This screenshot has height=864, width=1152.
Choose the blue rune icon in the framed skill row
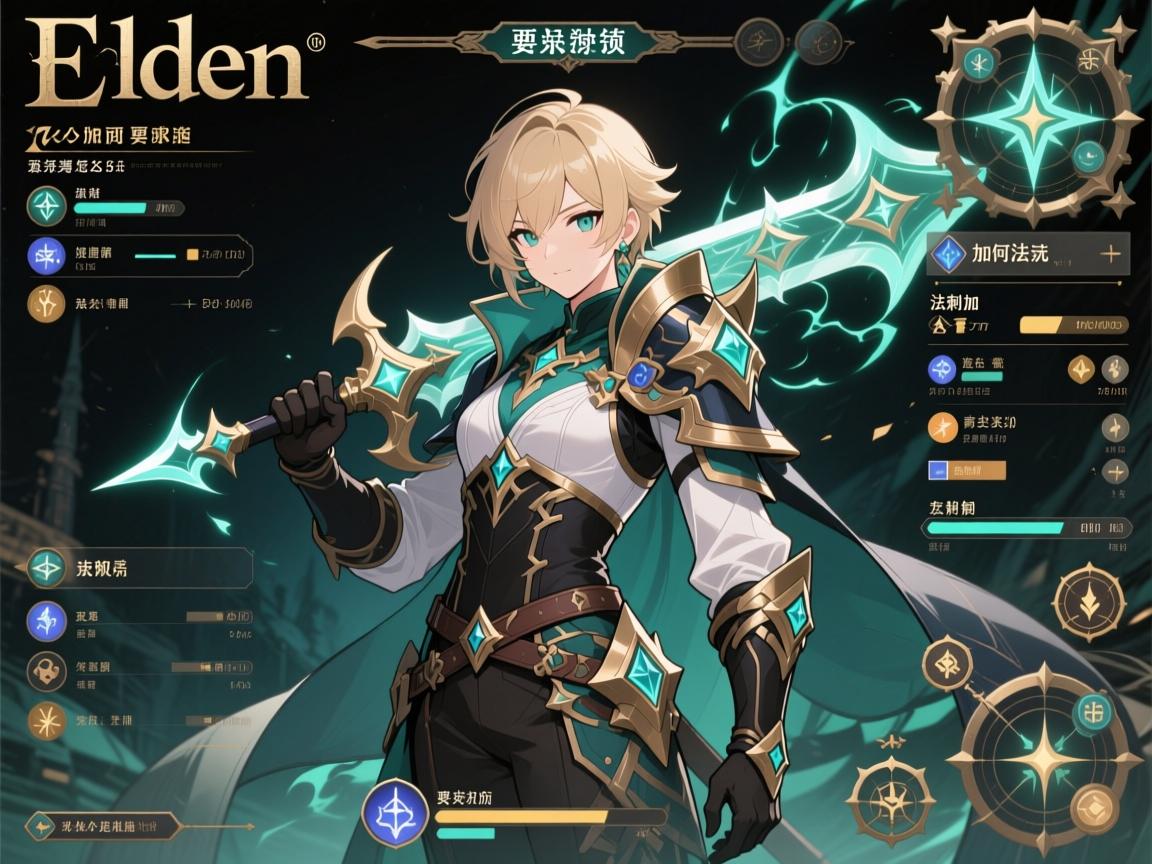[x=47, y=256]
